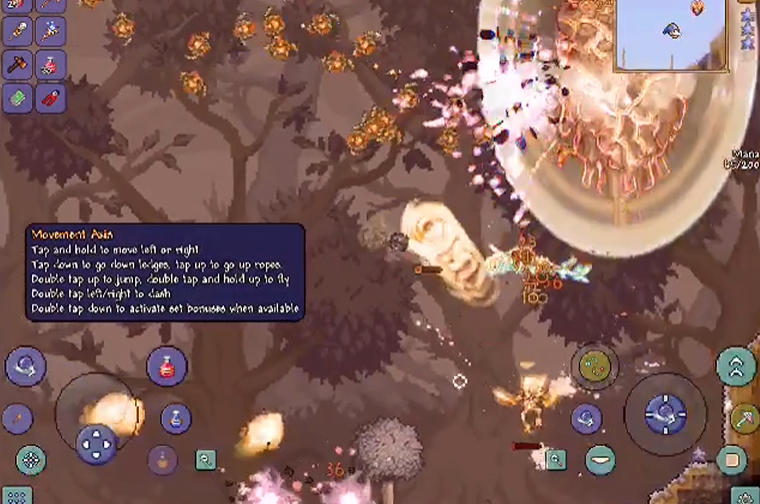Tap the movement d-pad joystick
The width and height of the screenshot is (760, 504).
pyautogui.click(x=97, y=443)
